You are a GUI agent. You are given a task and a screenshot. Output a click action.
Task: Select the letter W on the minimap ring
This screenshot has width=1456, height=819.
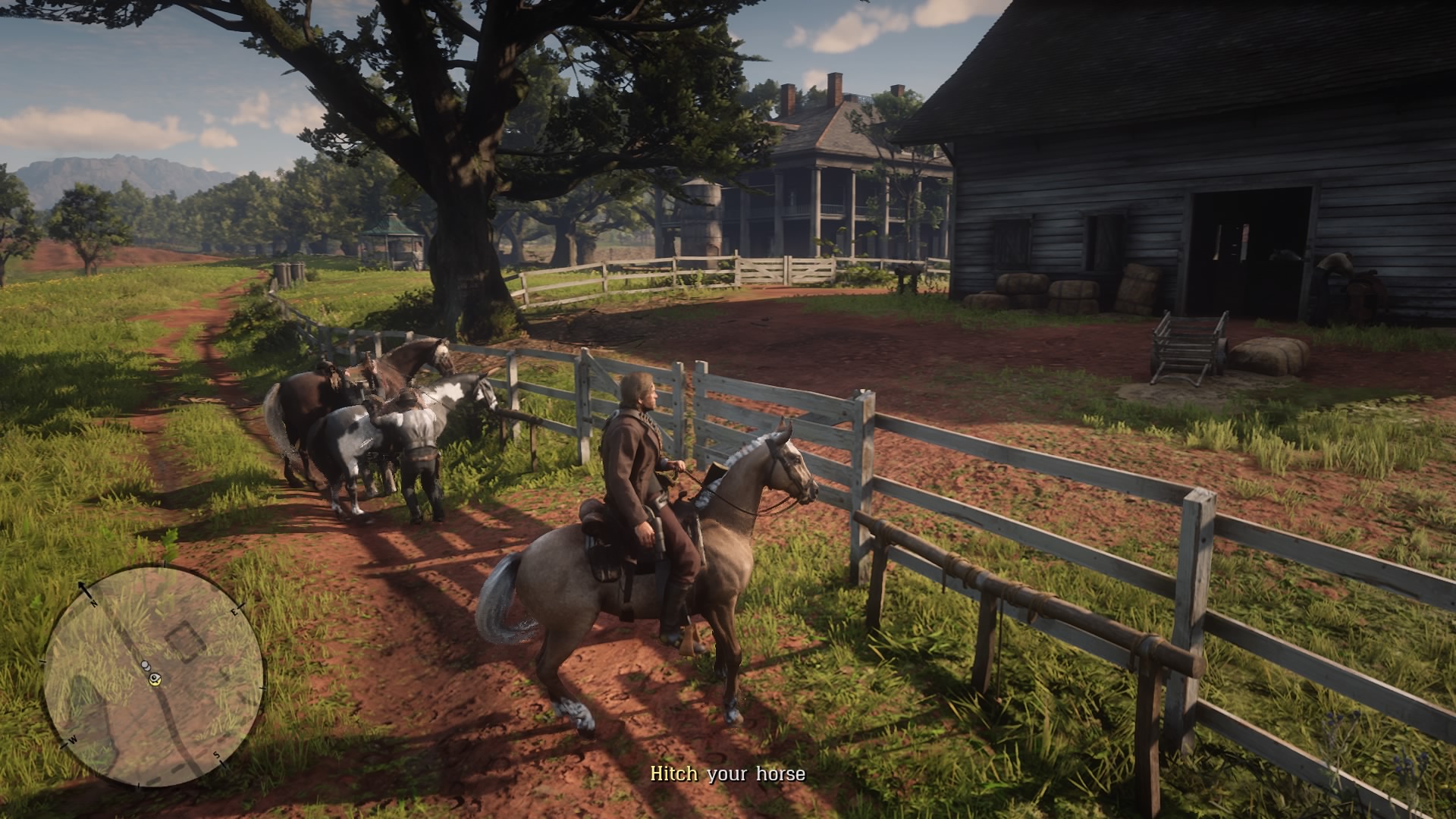(74, 739)
